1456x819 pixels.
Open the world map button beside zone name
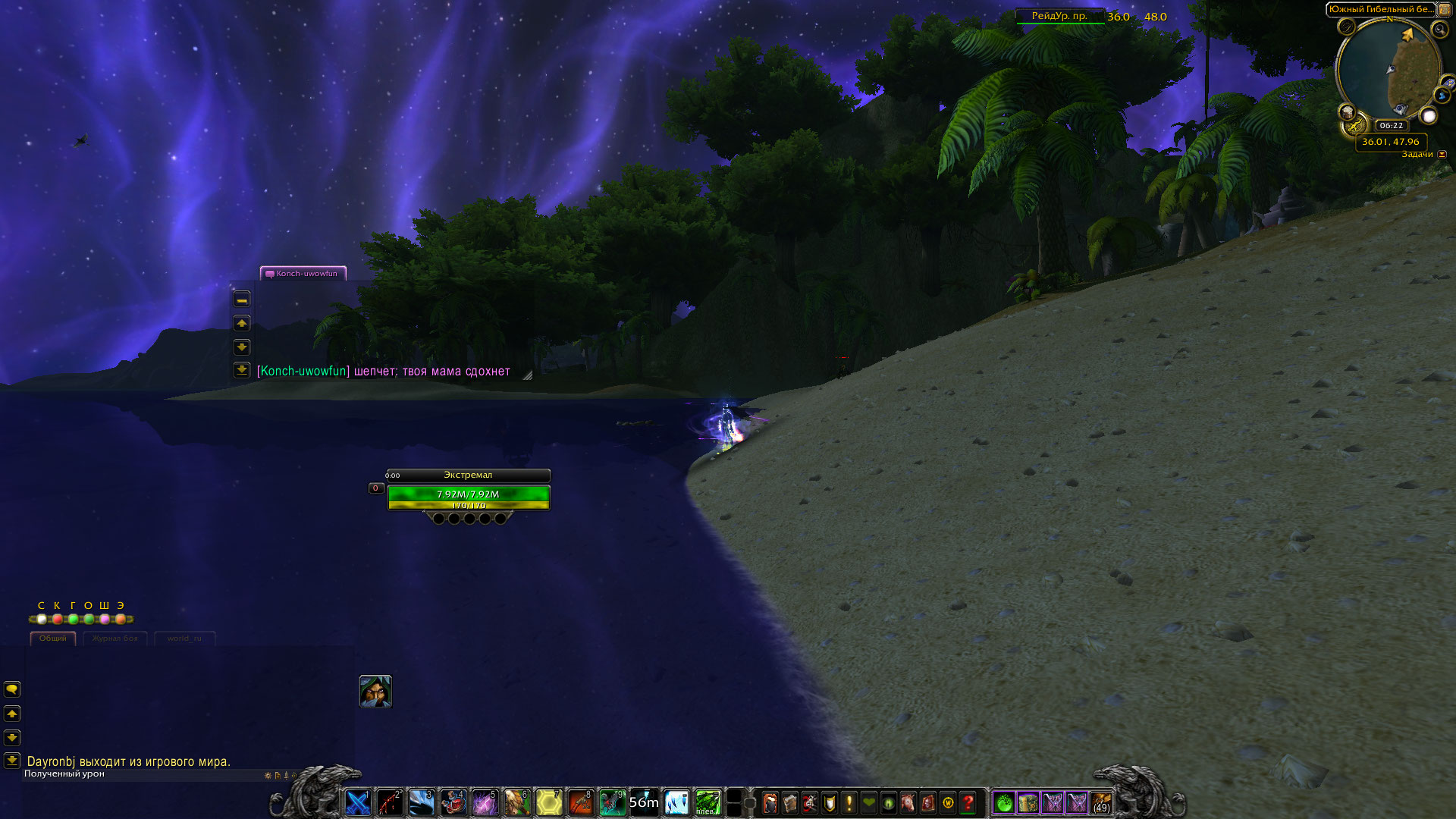1444,9
